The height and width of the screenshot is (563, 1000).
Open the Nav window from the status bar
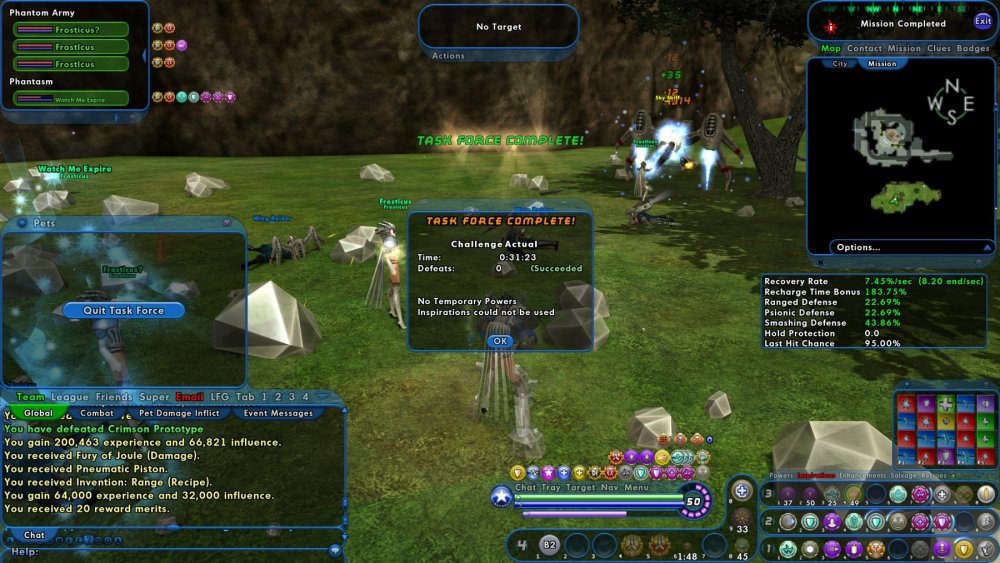pyautogui.click(x=609, y=487)
